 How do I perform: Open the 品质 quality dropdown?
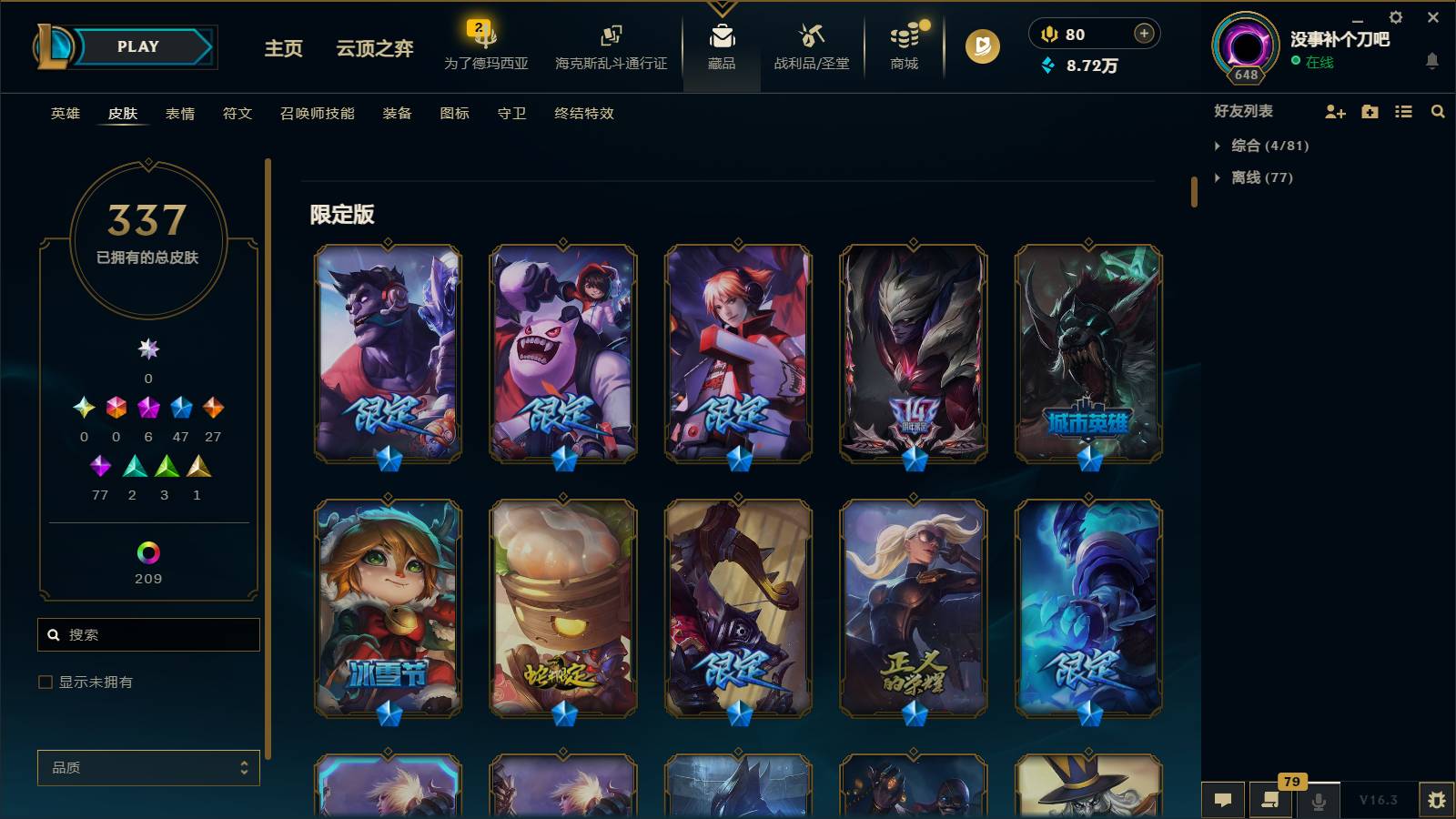148,767
